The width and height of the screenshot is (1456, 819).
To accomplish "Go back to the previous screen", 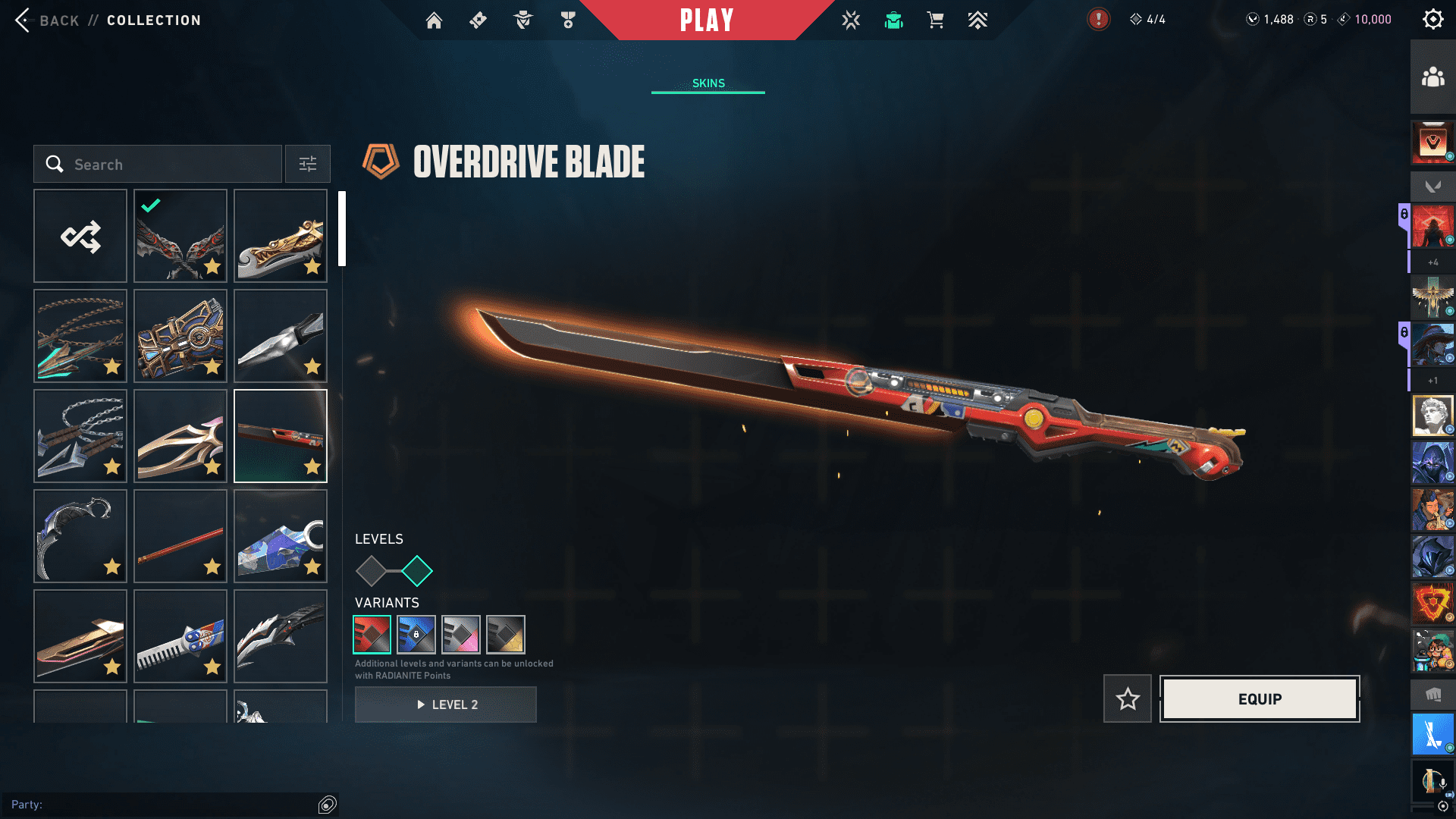I will point(45,20).
